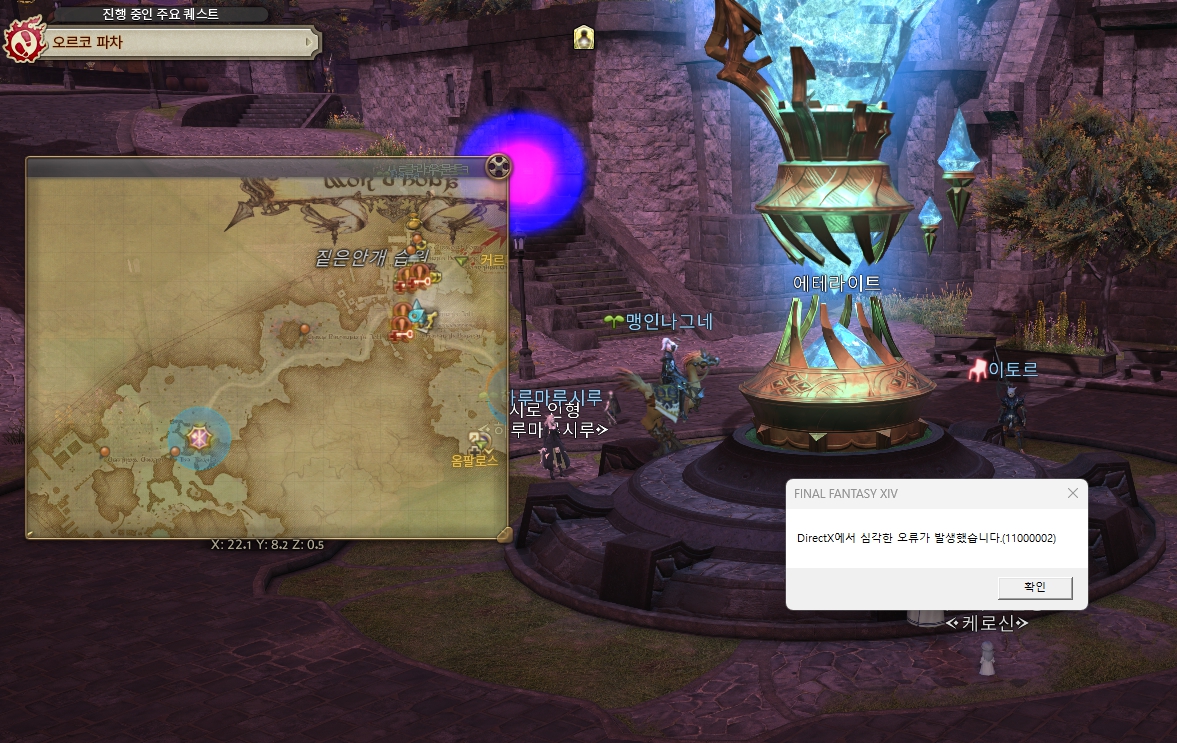Confirm the DirectX error with 확인
This screenshot has height=743, width=1177.
tap(1035, 587)
